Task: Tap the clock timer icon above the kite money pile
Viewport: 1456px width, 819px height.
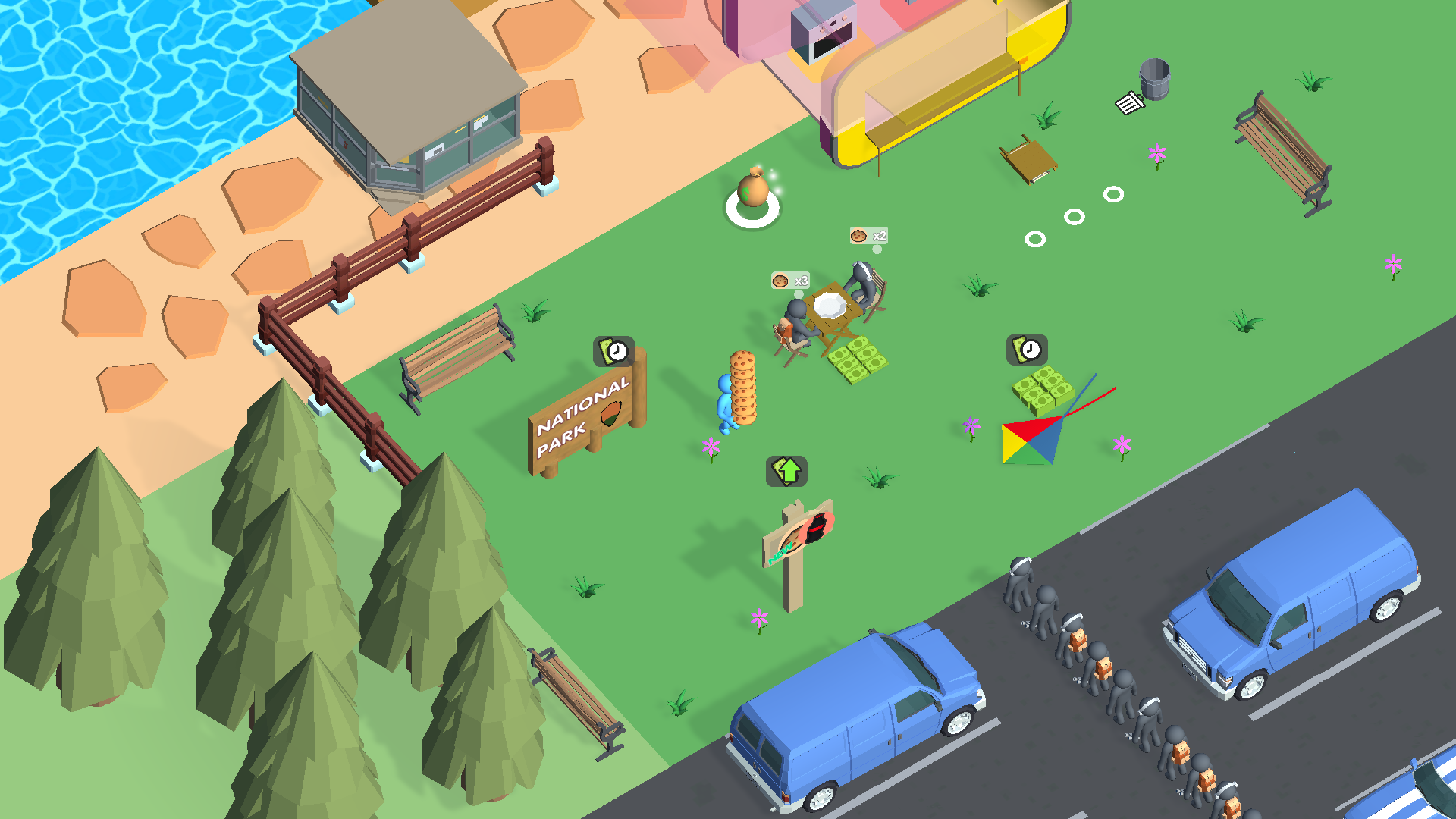Action: pos(1028,350)
